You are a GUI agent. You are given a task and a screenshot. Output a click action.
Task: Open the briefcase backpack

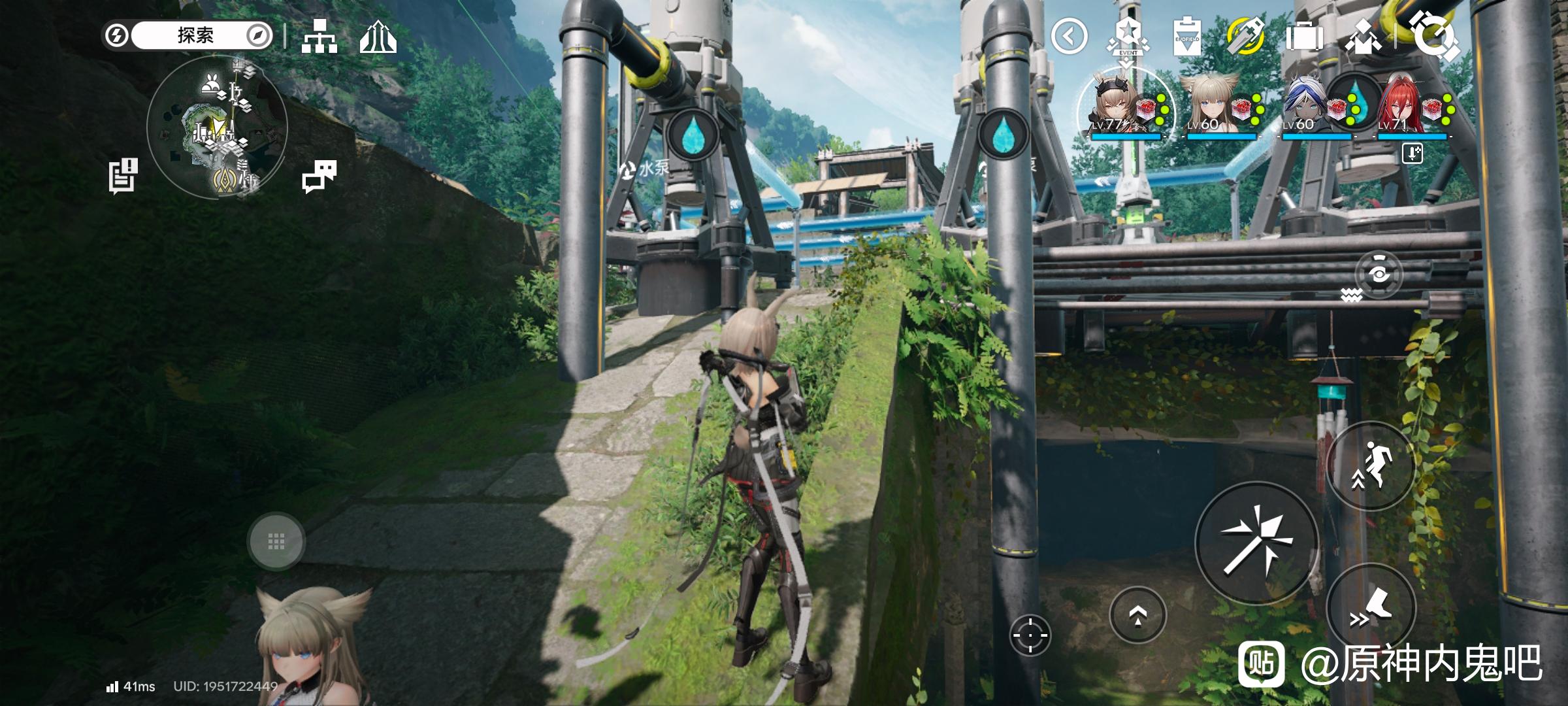tap(1304, 37)
